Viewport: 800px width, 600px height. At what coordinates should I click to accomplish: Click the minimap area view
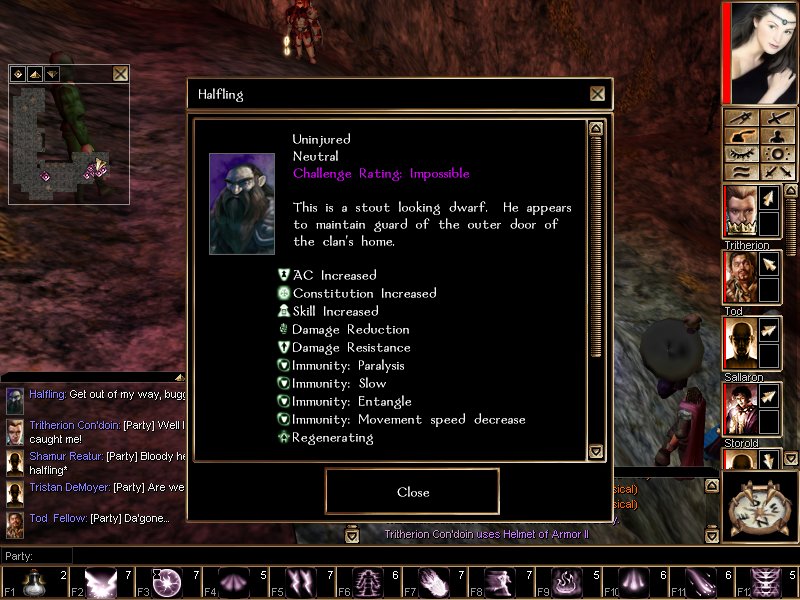pos(69,142)
